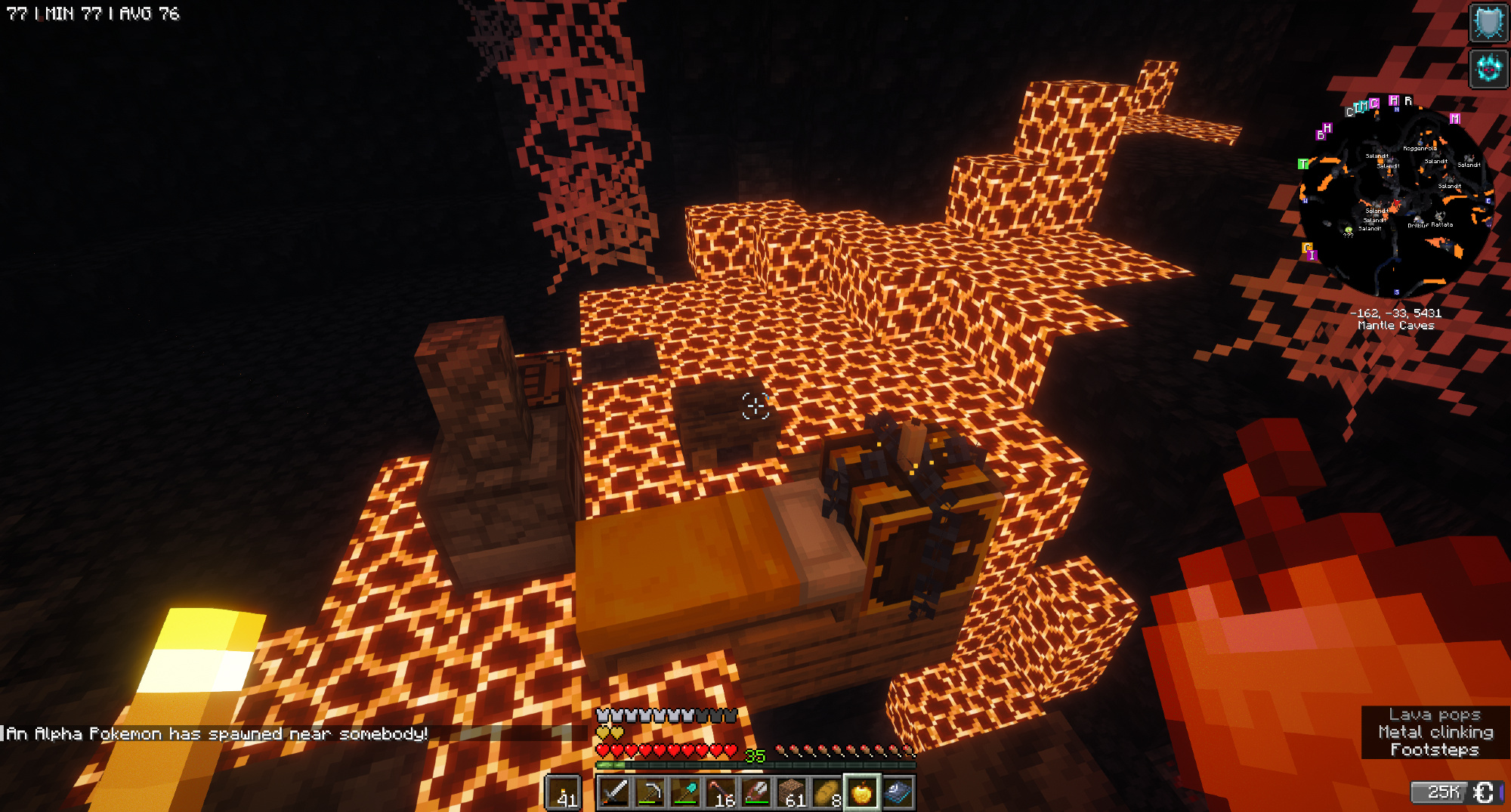Click the blue flame face effect icon
The image size is (1511, 812).
[1488, 69]
